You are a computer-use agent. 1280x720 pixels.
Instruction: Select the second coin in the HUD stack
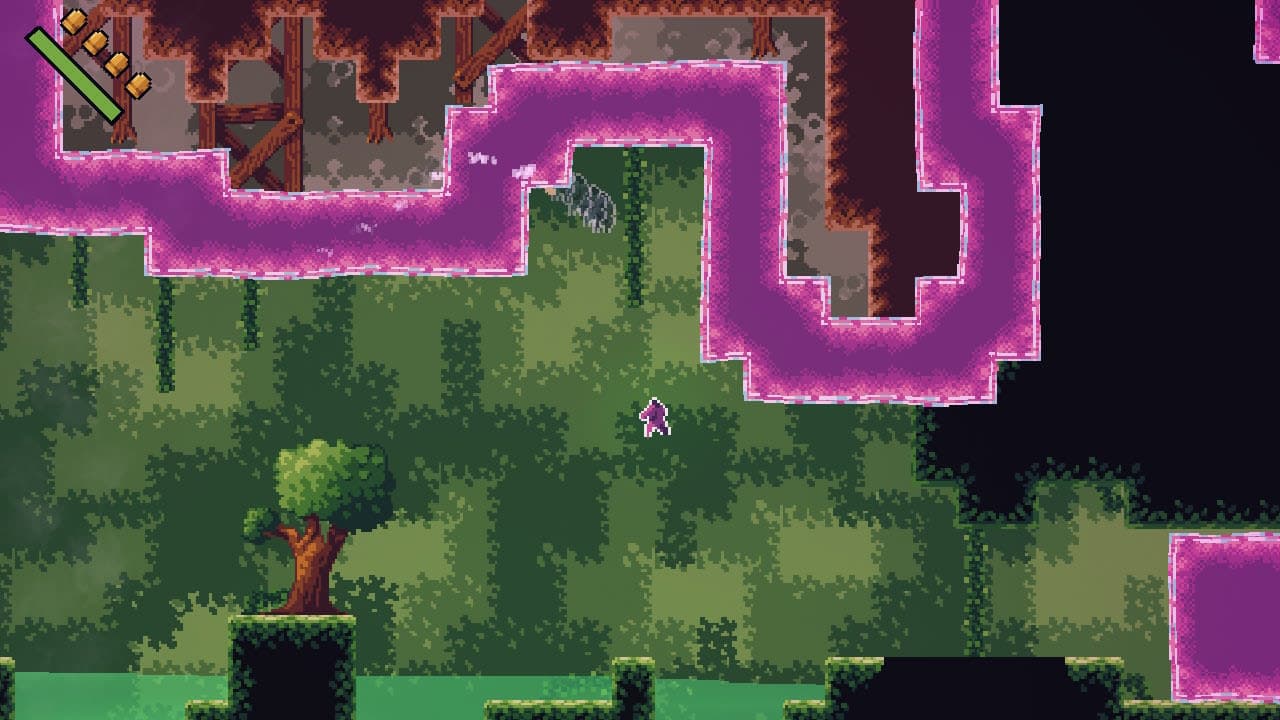coord(96,42)
